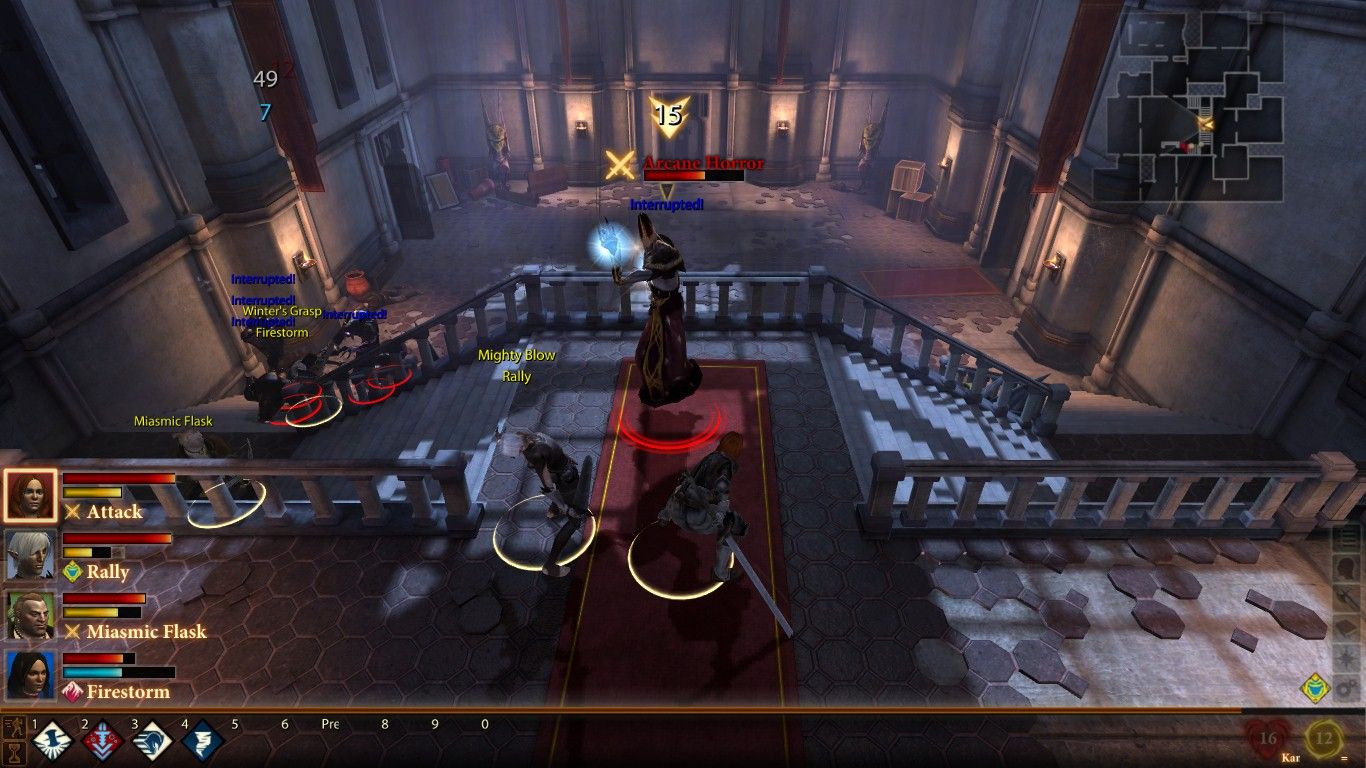The width and height of the screenshot is (1366, 768).
Task: Use the yellow ring potion with count 12
Action: tap(1324, 740)
